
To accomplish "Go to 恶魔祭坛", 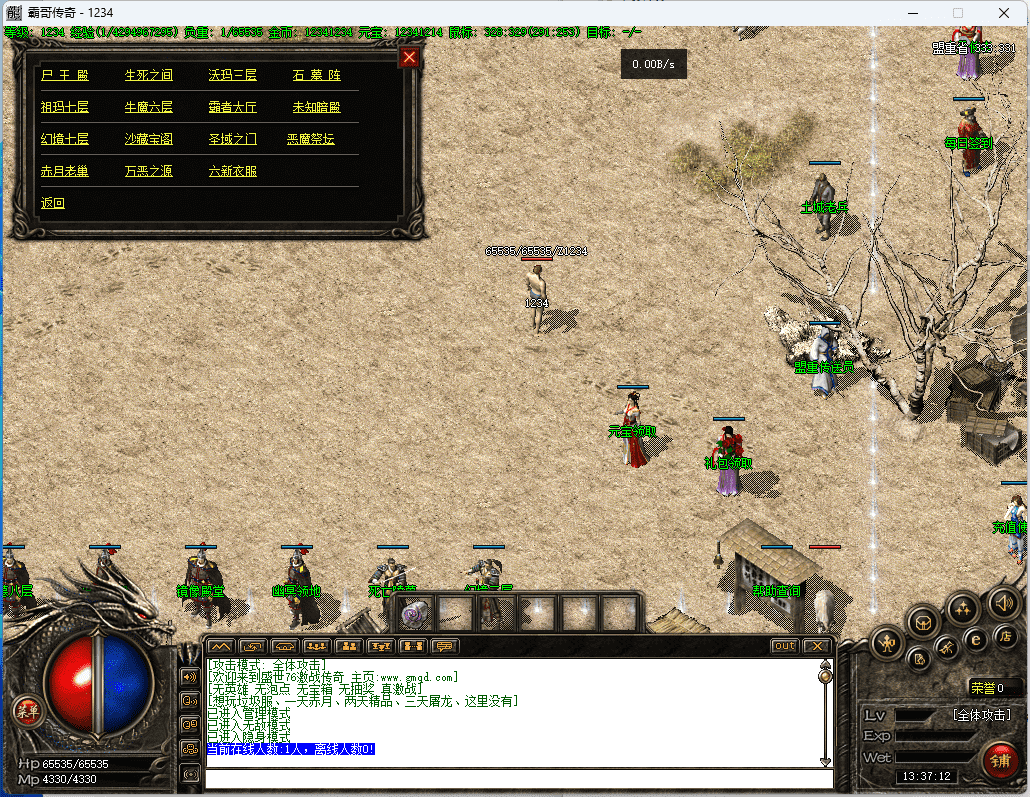I will 311,139.
